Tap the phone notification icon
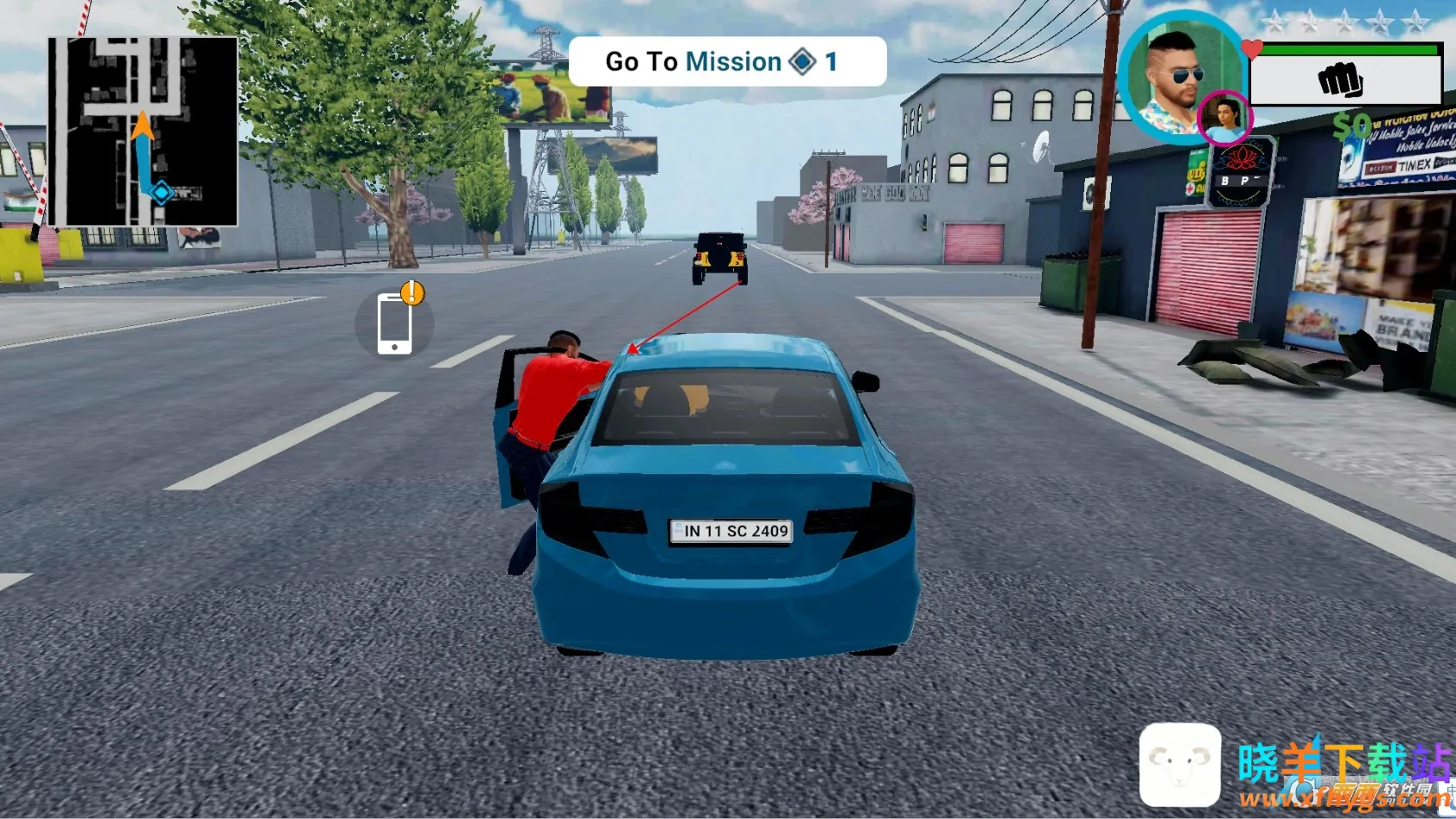Screen dimensions: 1456x819 [395, 323]
